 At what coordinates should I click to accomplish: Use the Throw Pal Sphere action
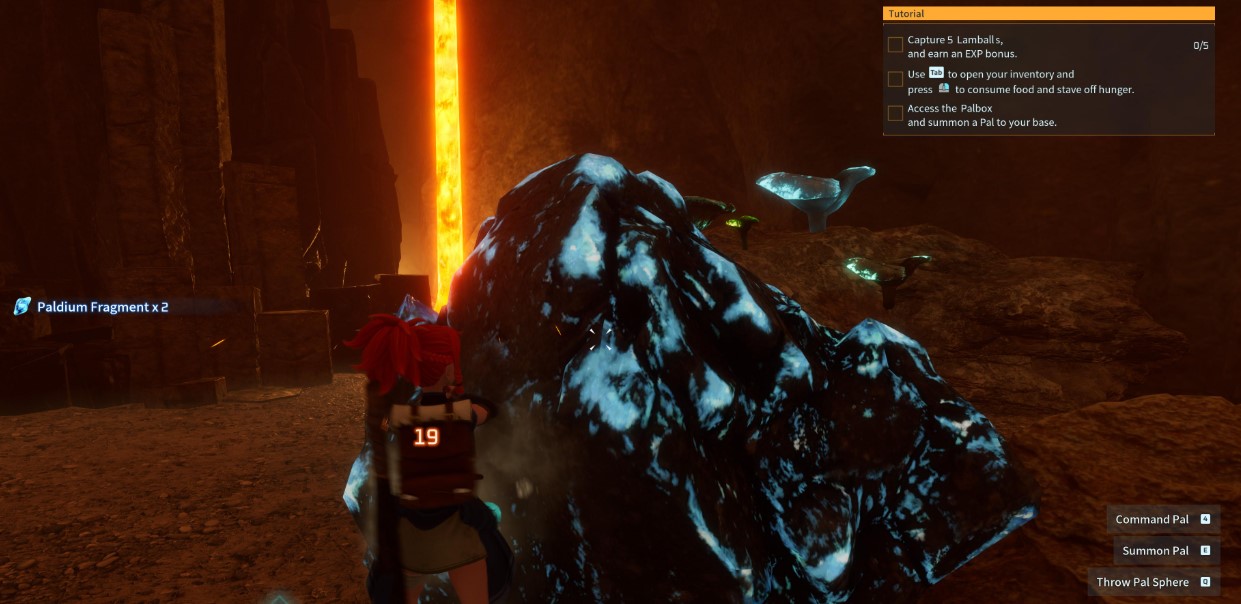tap(1153, 582)
